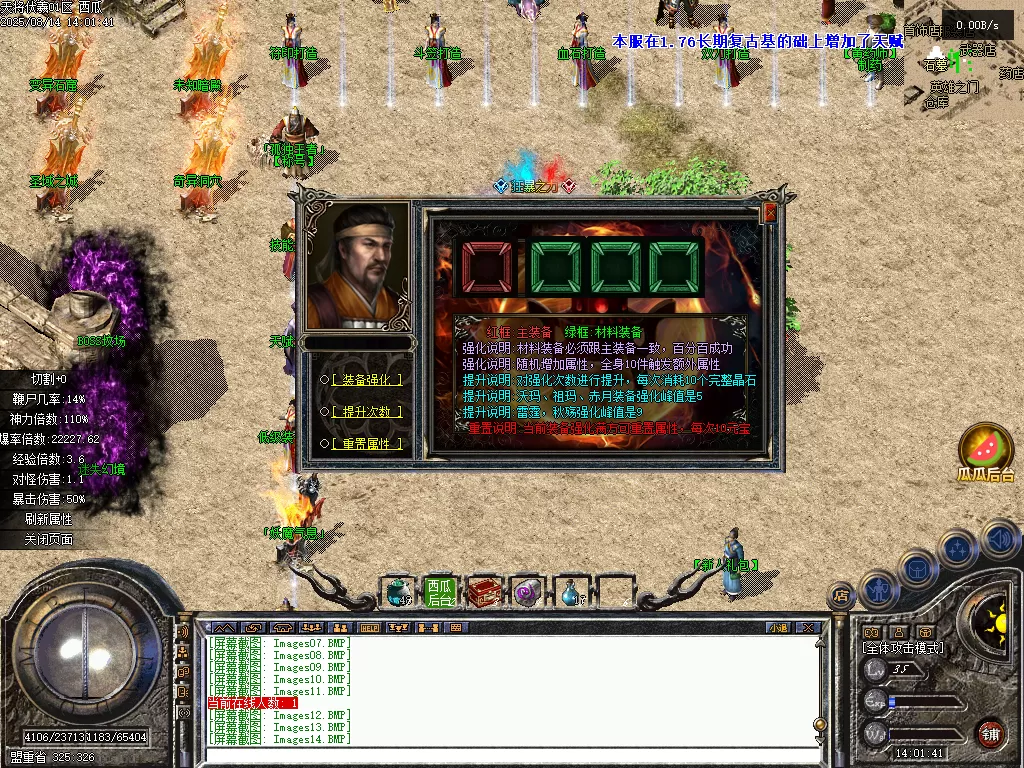Viewport: 1024px width, 768px height.
Task: Open the bag round button
Action: [x=918, y=568]
